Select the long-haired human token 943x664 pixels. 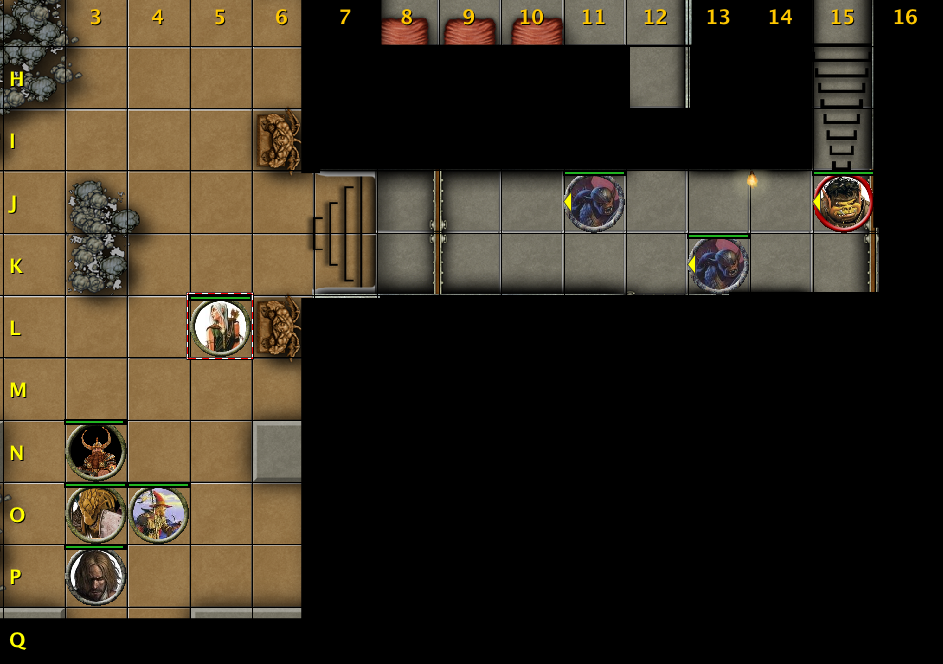click(96, 576)
